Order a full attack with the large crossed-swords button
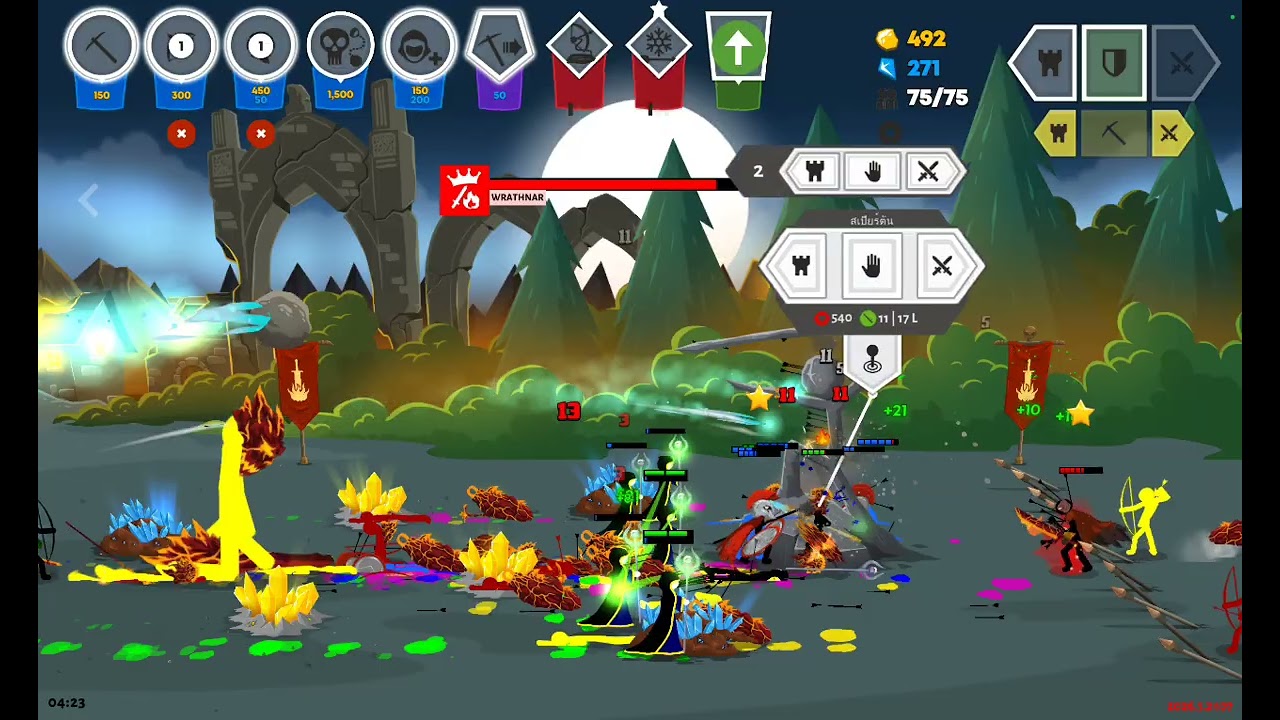 (x=1183, y=64)
